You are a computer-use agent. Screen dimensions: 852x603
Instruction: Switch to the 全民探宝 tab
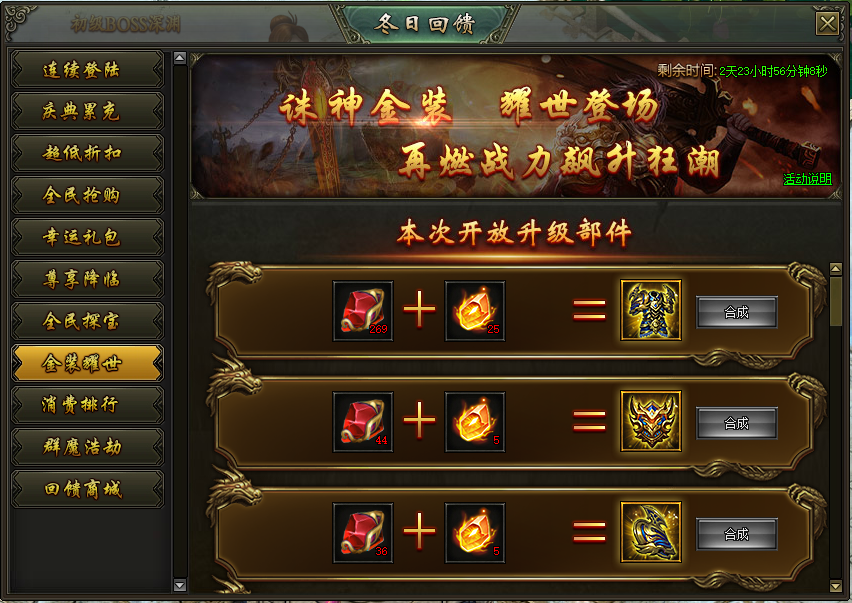(x=87, y=322)
